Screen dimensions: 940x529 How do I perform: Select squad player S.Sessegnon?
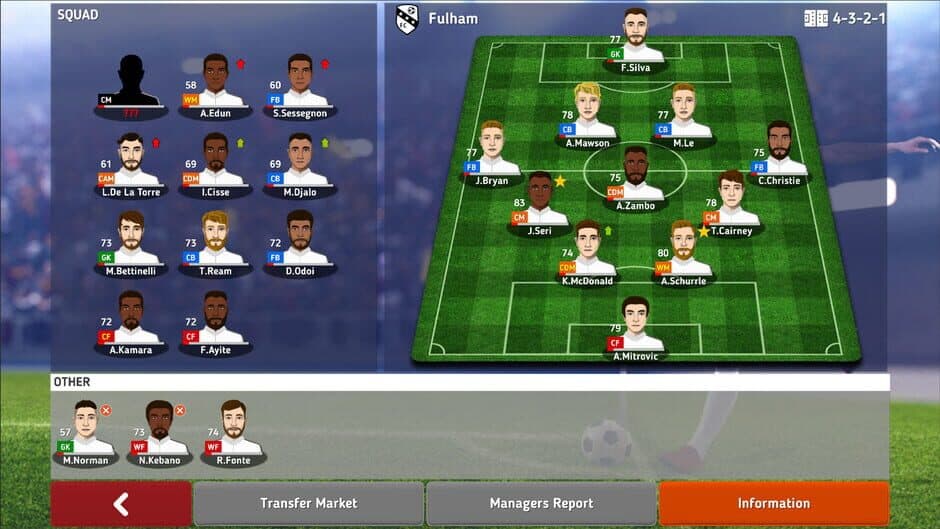click(x=300, y=83)
